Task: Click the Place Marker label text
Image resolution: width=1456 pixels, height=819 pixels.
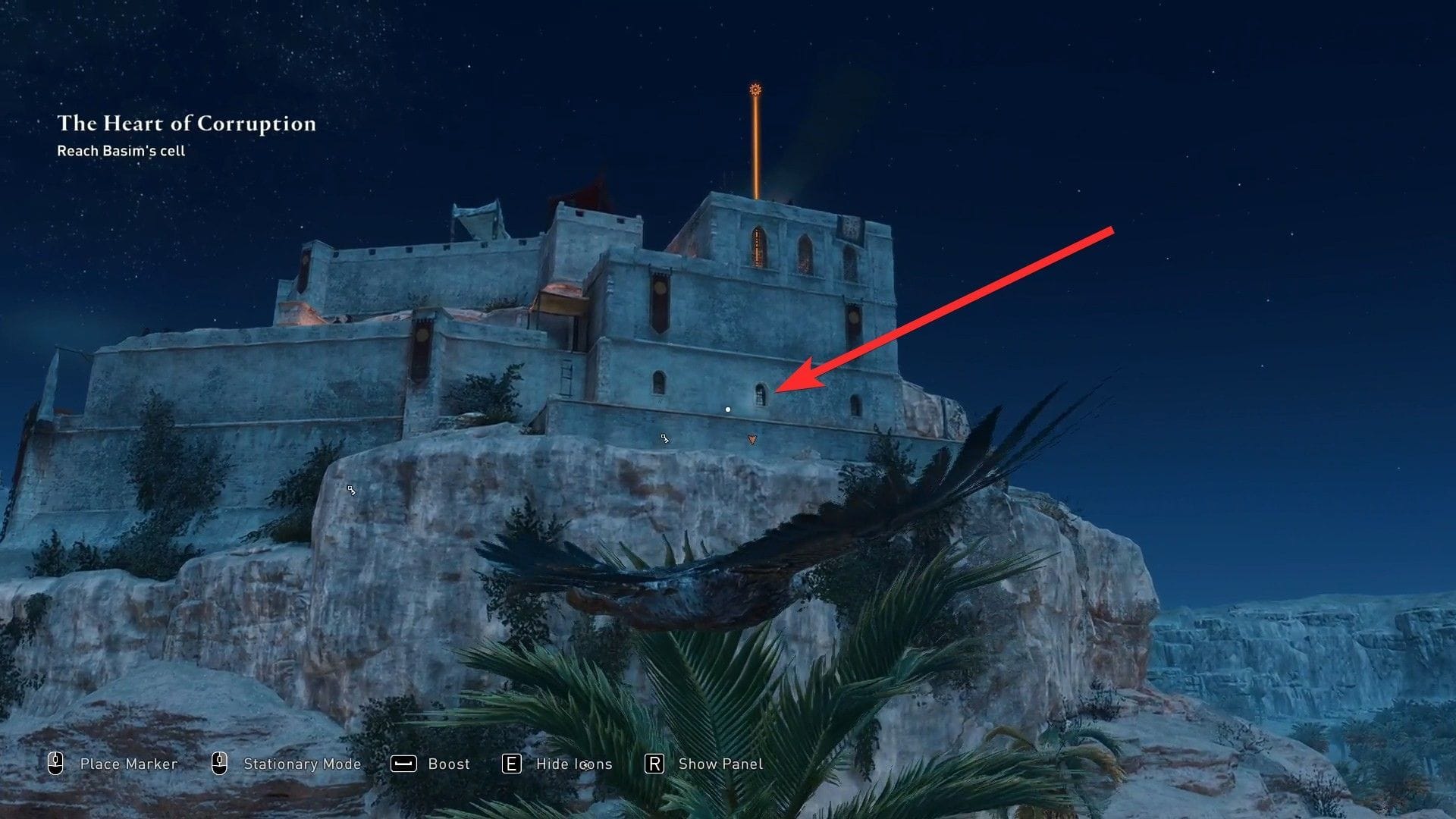Action: click(x=128, y=764)
